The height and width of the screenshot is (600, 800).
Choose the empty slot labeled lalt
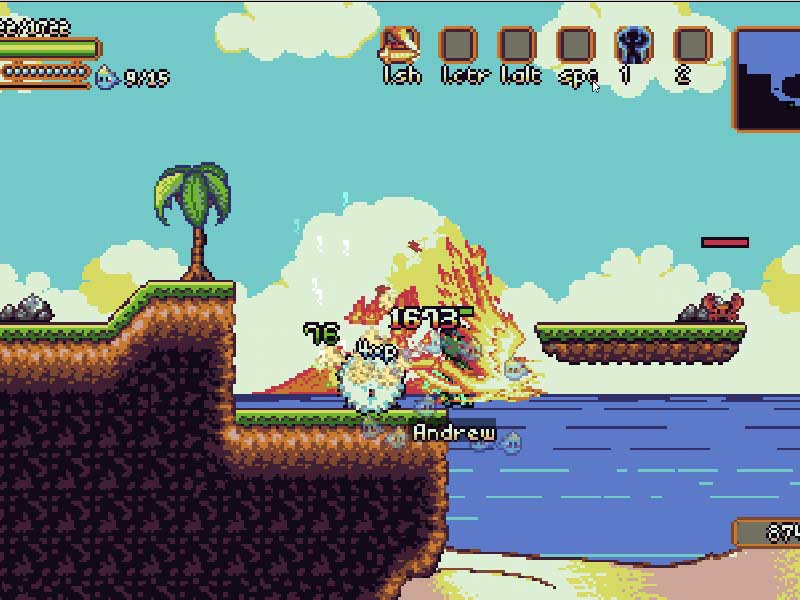tap(517, 45)
